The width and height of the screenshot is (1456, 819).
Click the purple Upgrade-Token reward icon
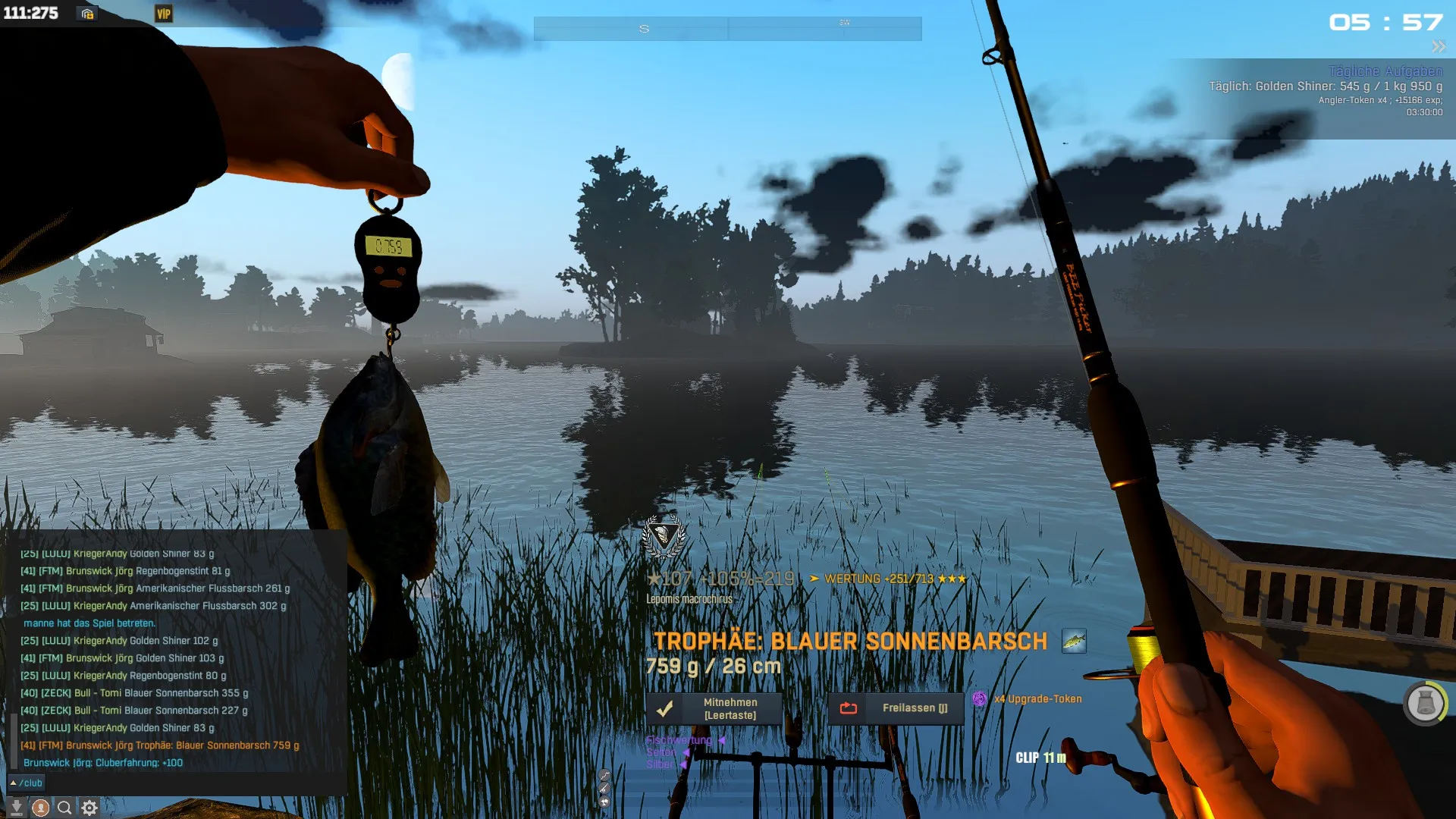pos(980,699)
